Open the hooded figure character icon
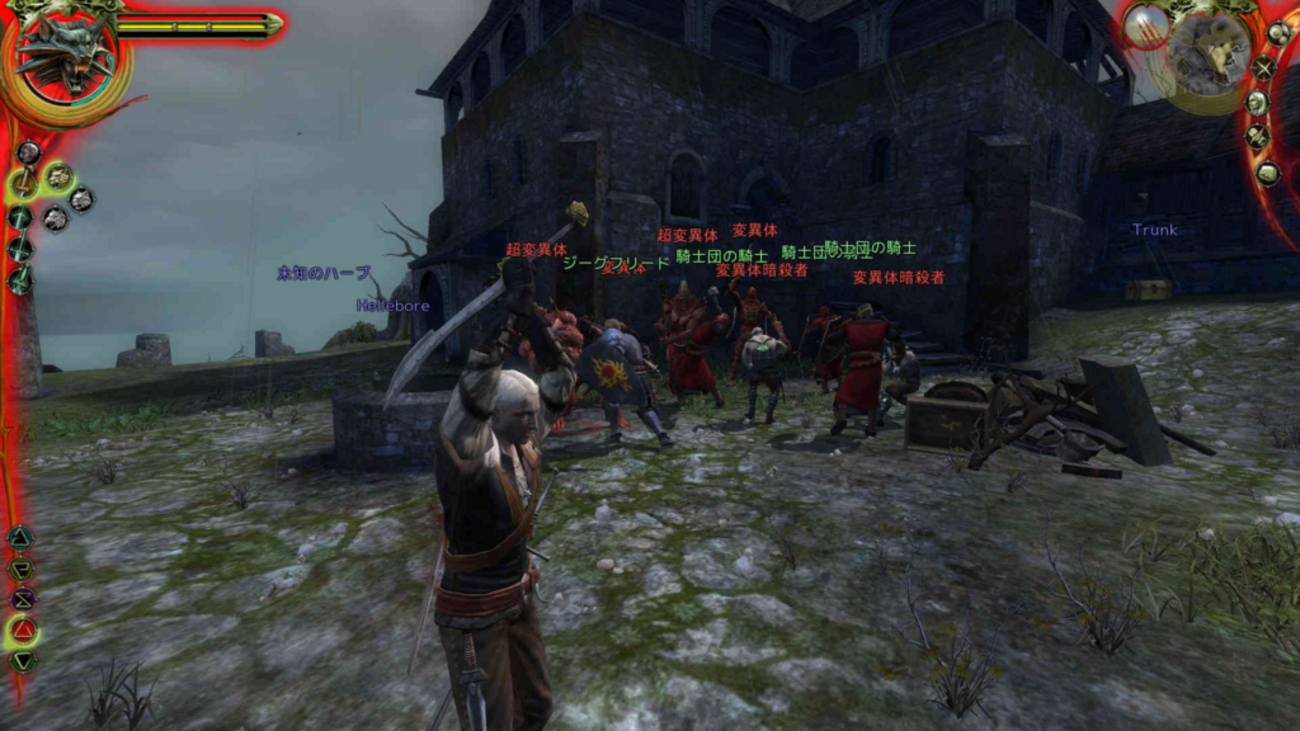This screenshot has width=1300, height=731. (x=1257, y=102)
